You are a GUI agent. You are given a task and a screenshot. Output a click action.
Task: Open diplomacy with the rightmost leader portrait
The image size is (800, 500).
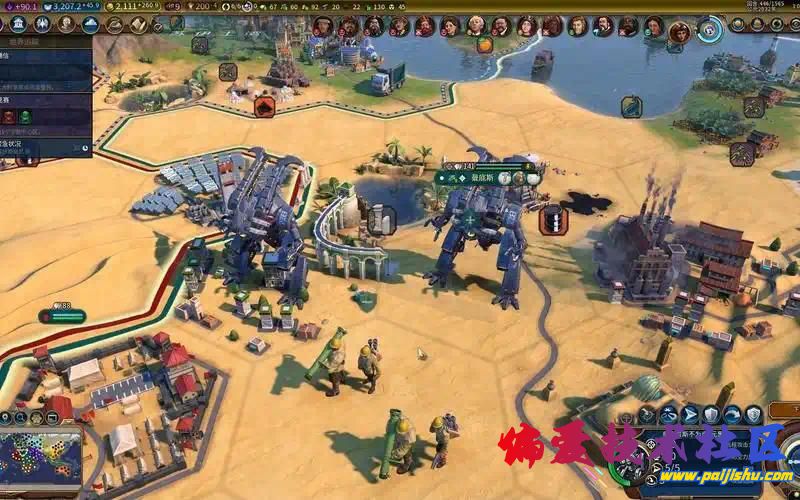coord(679,30)
